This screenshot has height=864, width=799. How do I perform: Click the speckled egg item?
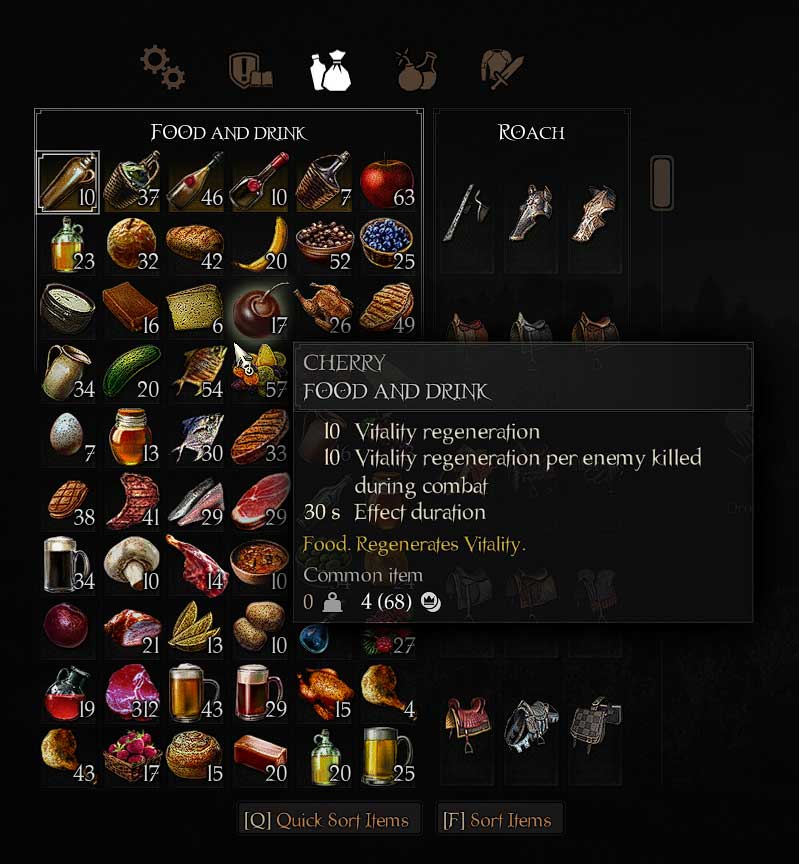[x=67, y=434]
